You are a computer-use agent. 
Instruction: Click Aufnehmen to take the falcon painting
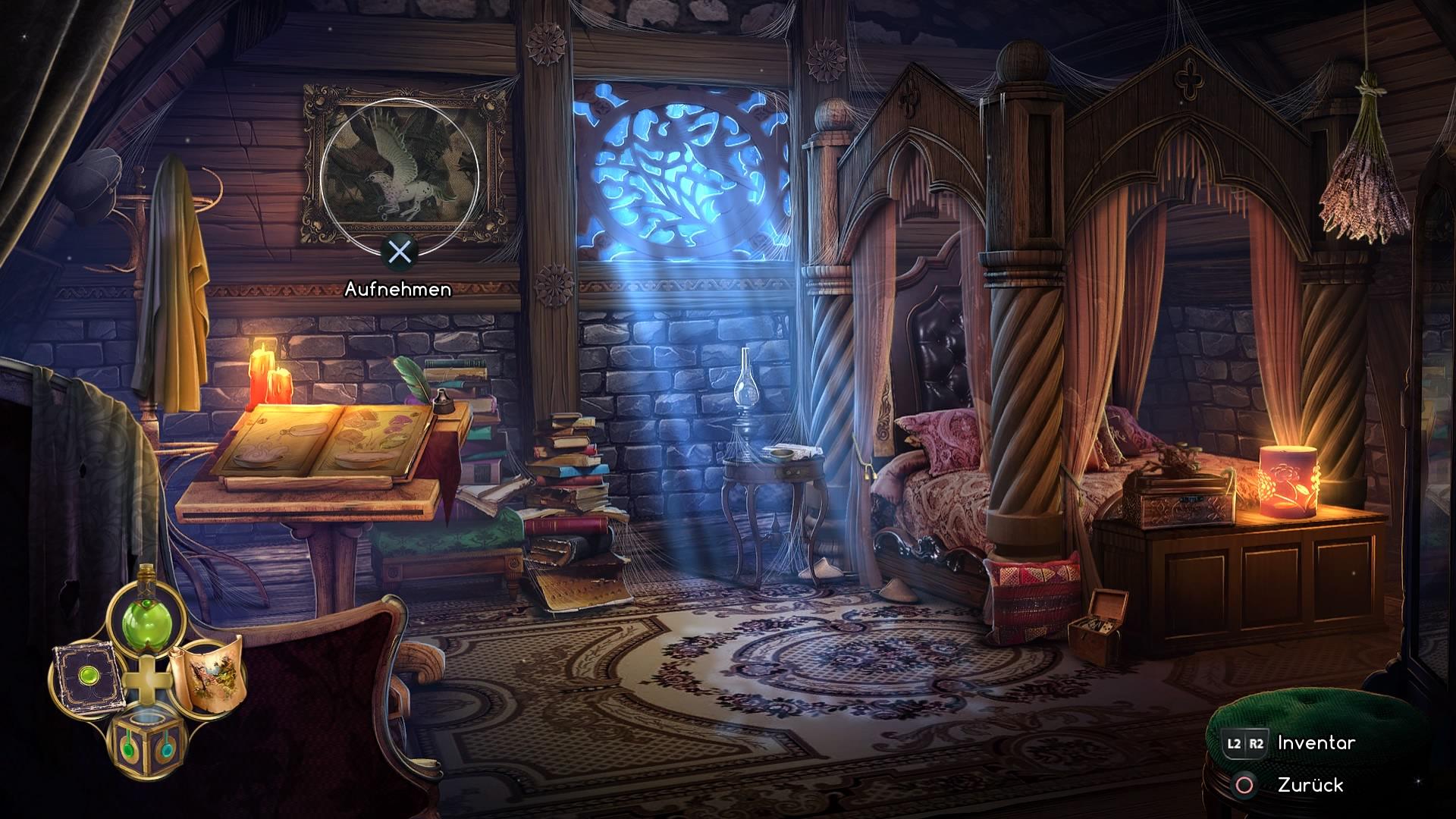[x=398, y=288]
